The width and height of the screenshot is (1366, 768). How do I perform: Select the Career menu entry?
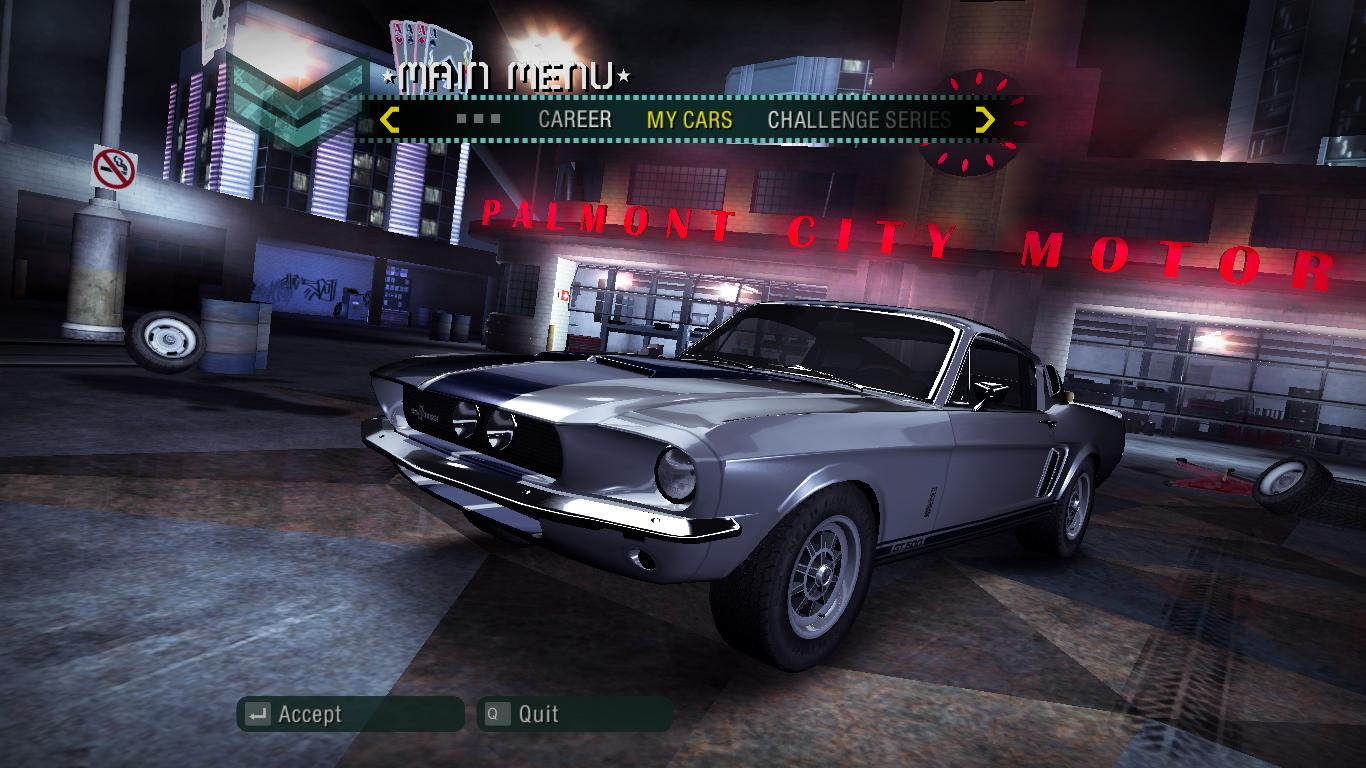click(x=574, y=120)
